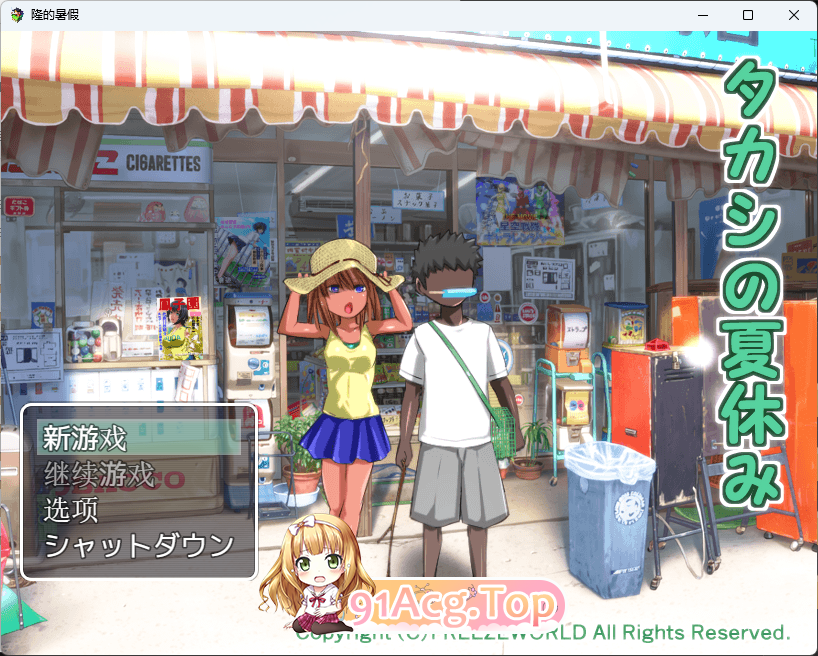Select シャットダウン to shut down
The height and width of the screenshot is (656, 818).
(139, 546)
